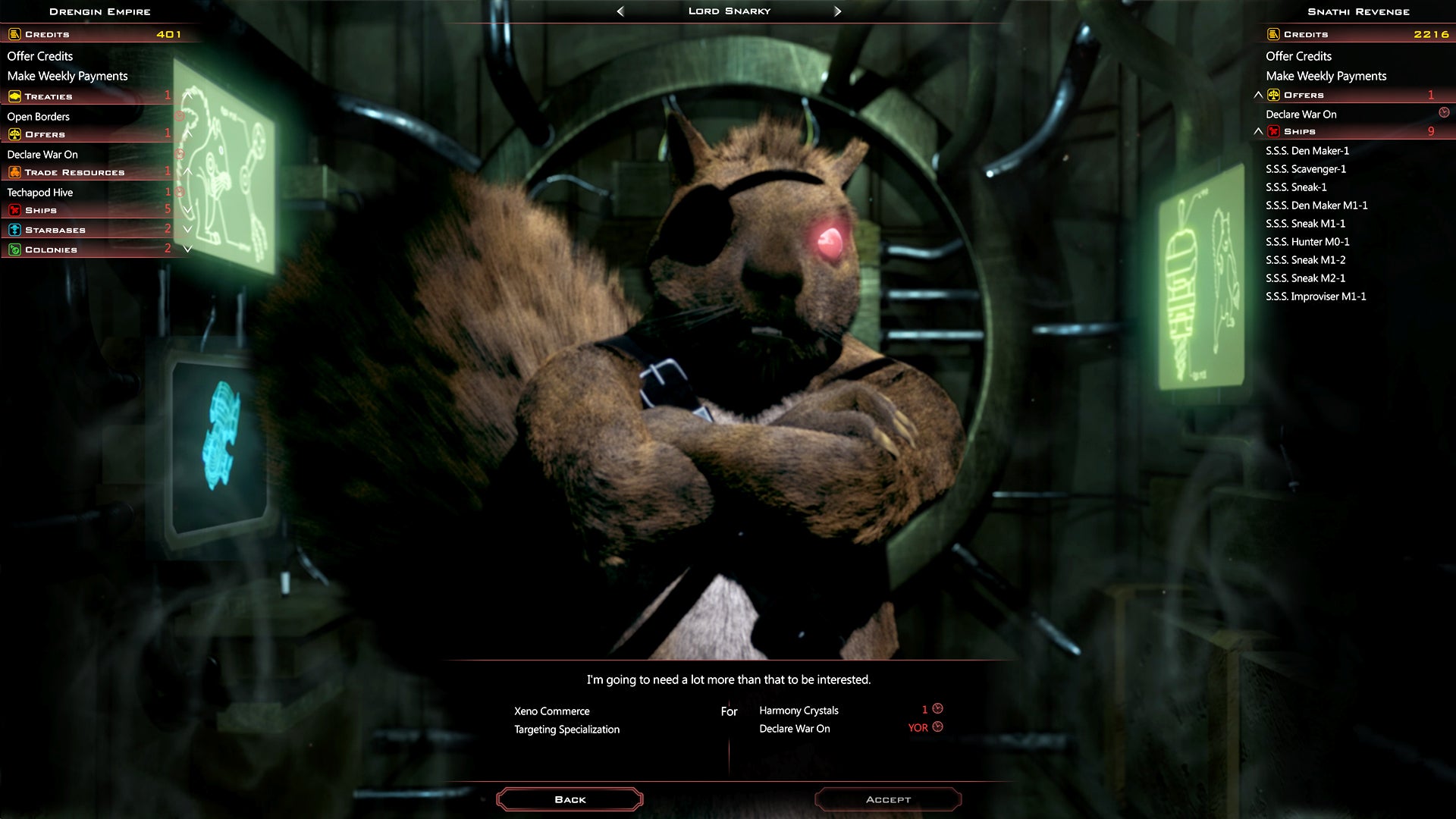Click the left arrow beside Lord Snarky
The width and height of the screenshot is (1456, 819).
pyautogui.click(x=619, y=11)
